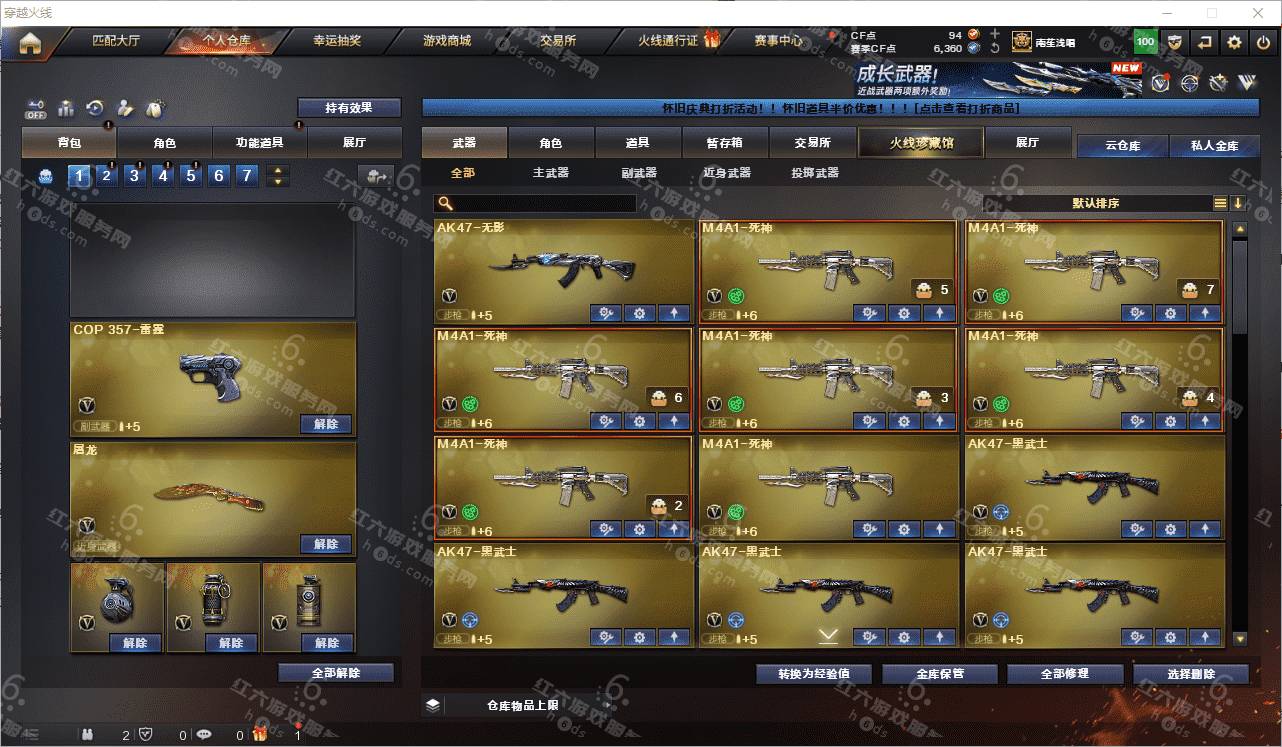Click the 选择删除 button
The image size is (1282, 747).
tap(1191, 674)
